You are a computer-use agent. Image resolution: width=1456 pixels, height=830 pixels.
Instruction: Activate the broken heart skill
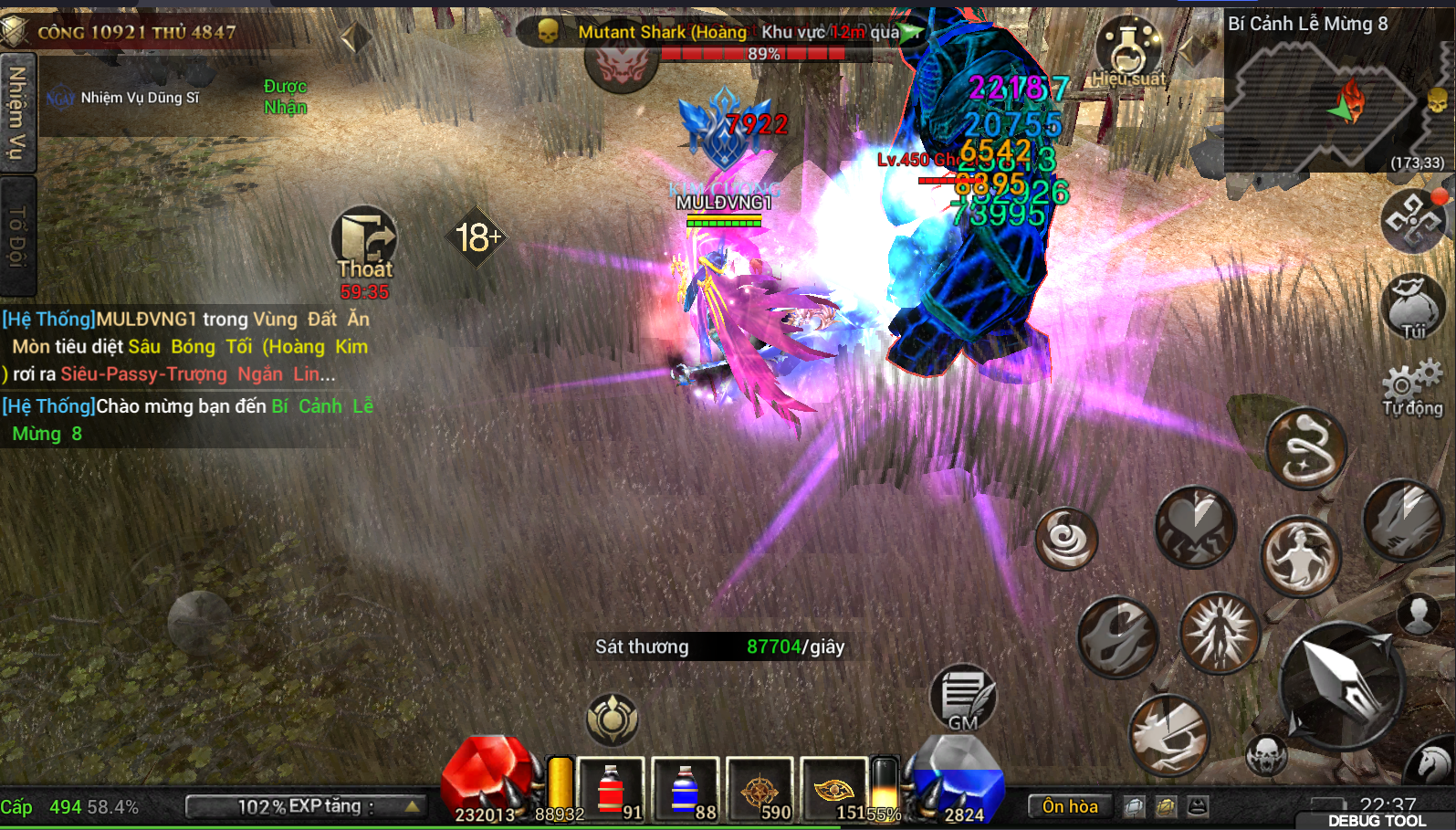(1196, 527)
